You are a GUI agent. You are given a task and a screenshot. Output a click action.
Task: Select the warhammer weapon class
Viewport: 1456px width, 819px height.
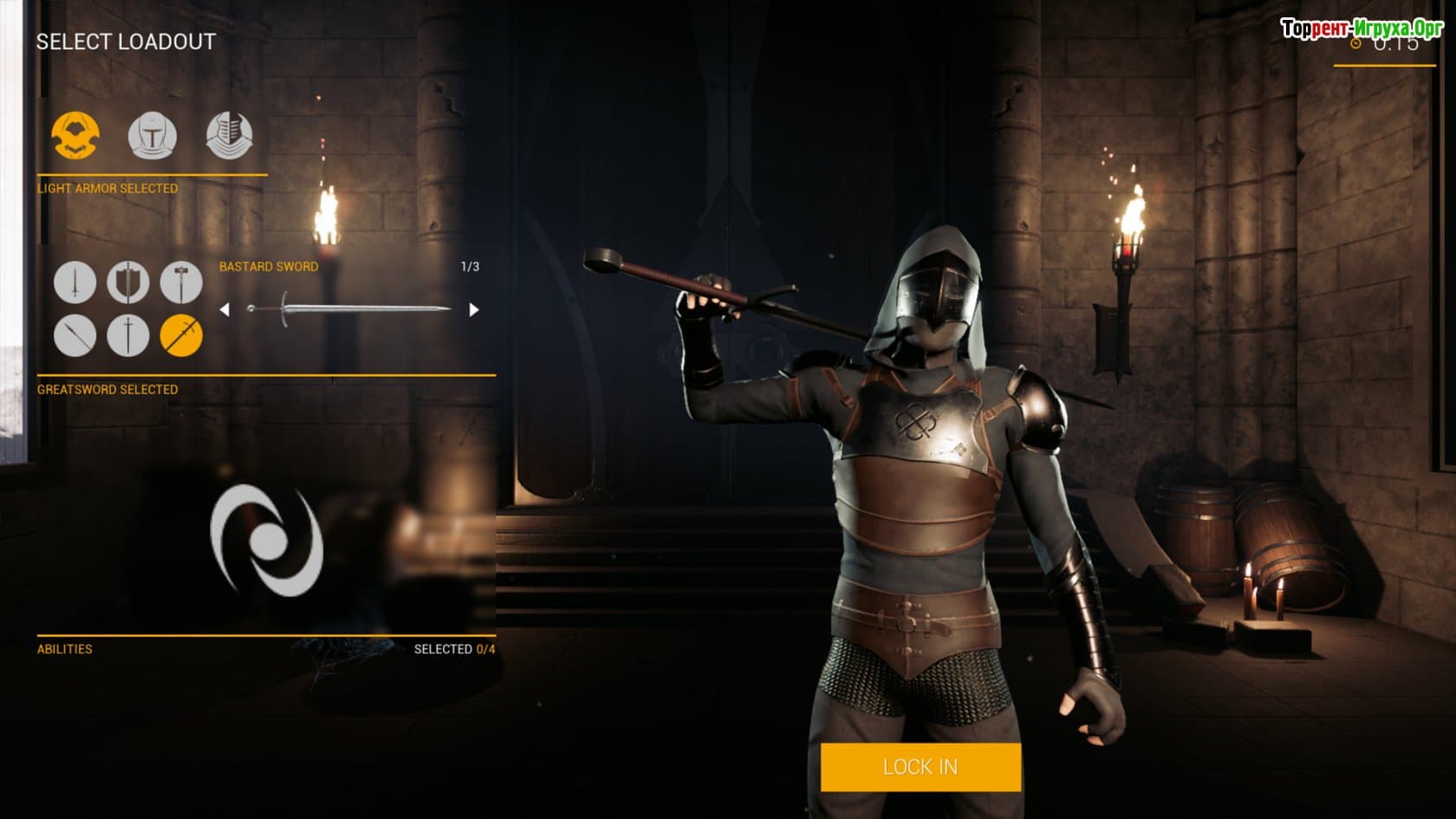click(181, 283)
